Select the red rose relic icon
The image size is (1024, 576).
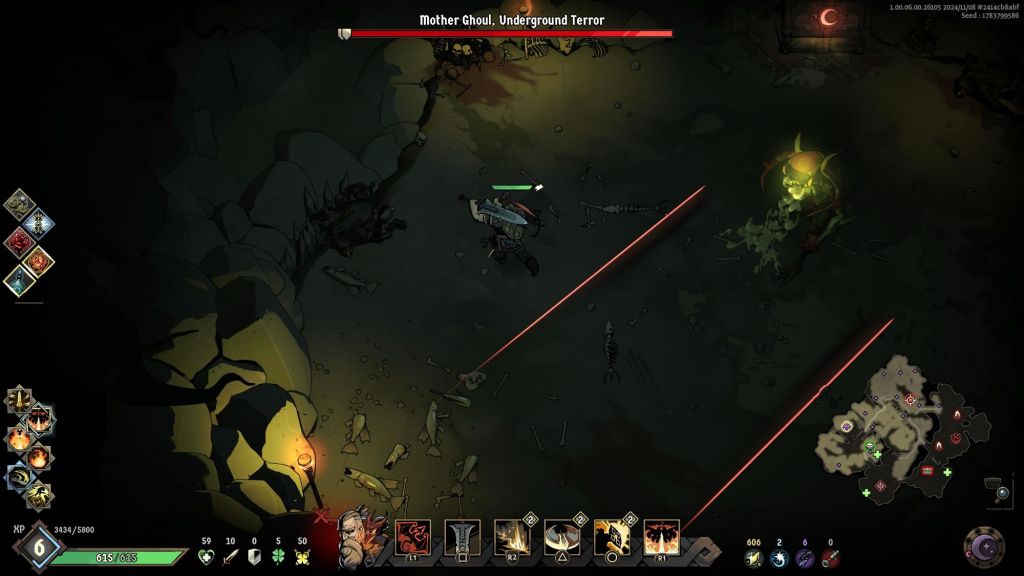pos(18,240)
